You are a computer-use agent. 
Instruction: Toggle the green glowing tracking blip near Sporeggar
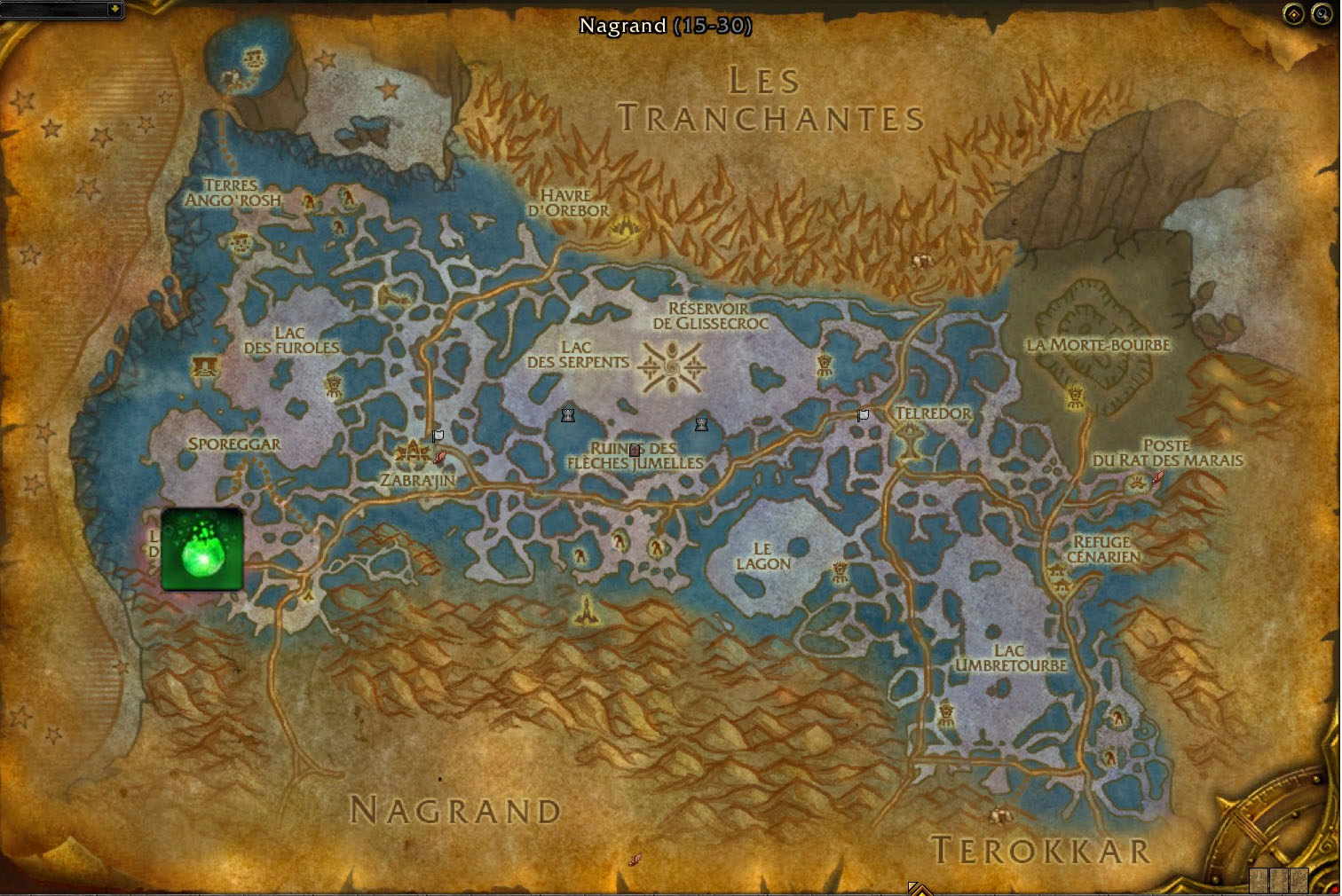pos(201,550)
